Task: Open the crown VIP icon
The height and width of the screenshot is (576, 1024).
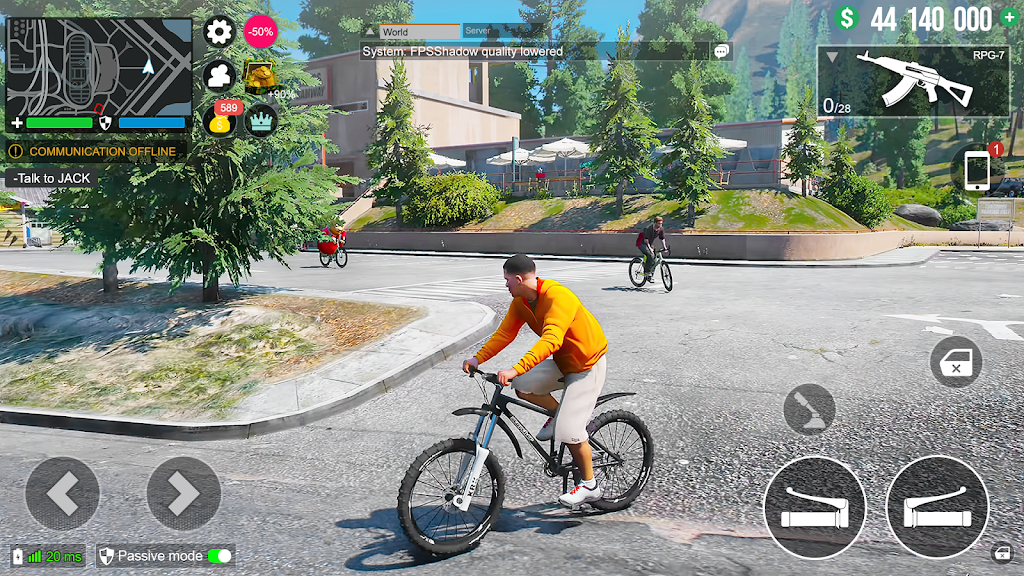Action: point(261,121)
